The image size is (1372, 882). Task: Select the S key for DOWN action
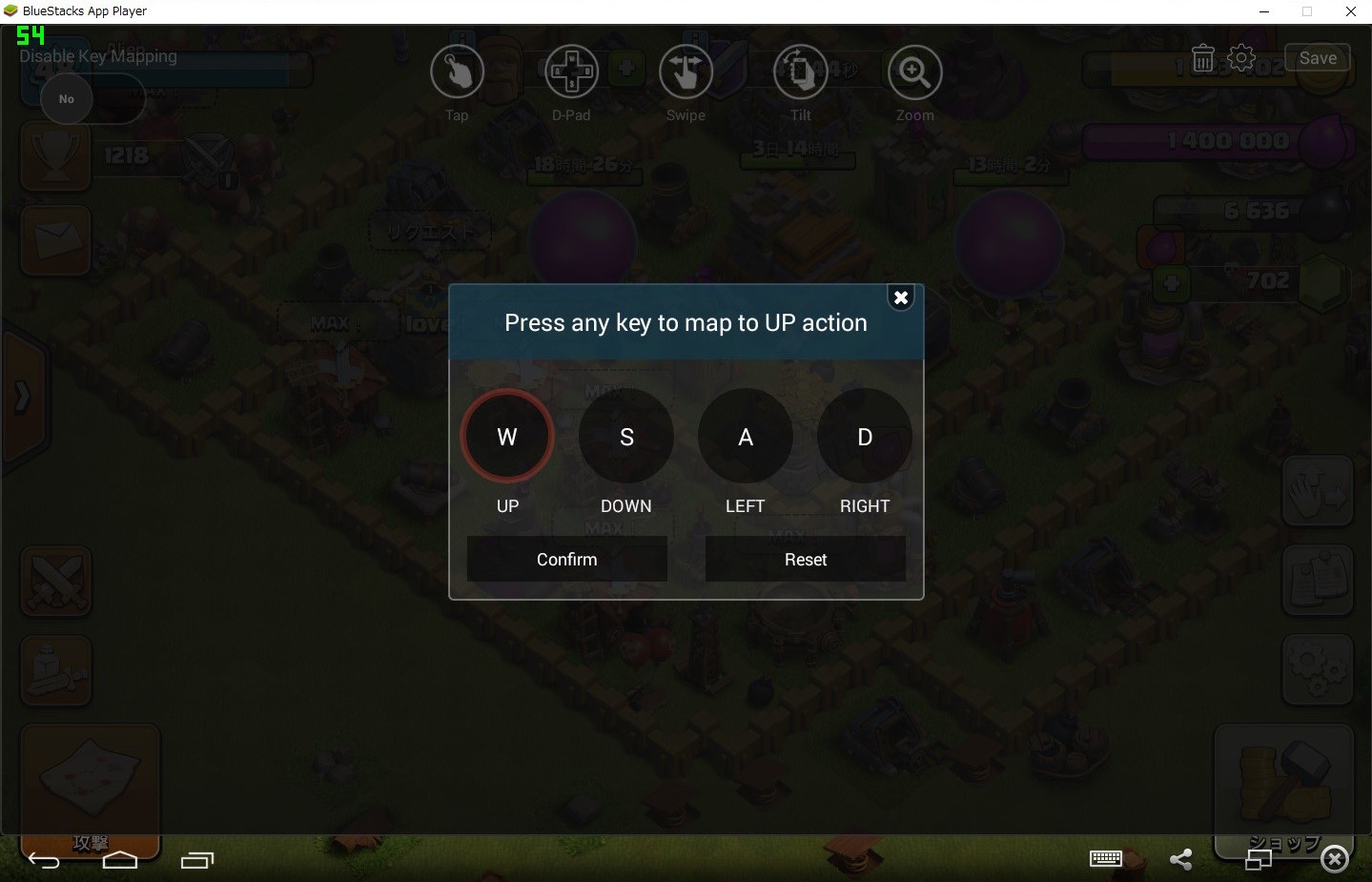[x=626, y=437]
